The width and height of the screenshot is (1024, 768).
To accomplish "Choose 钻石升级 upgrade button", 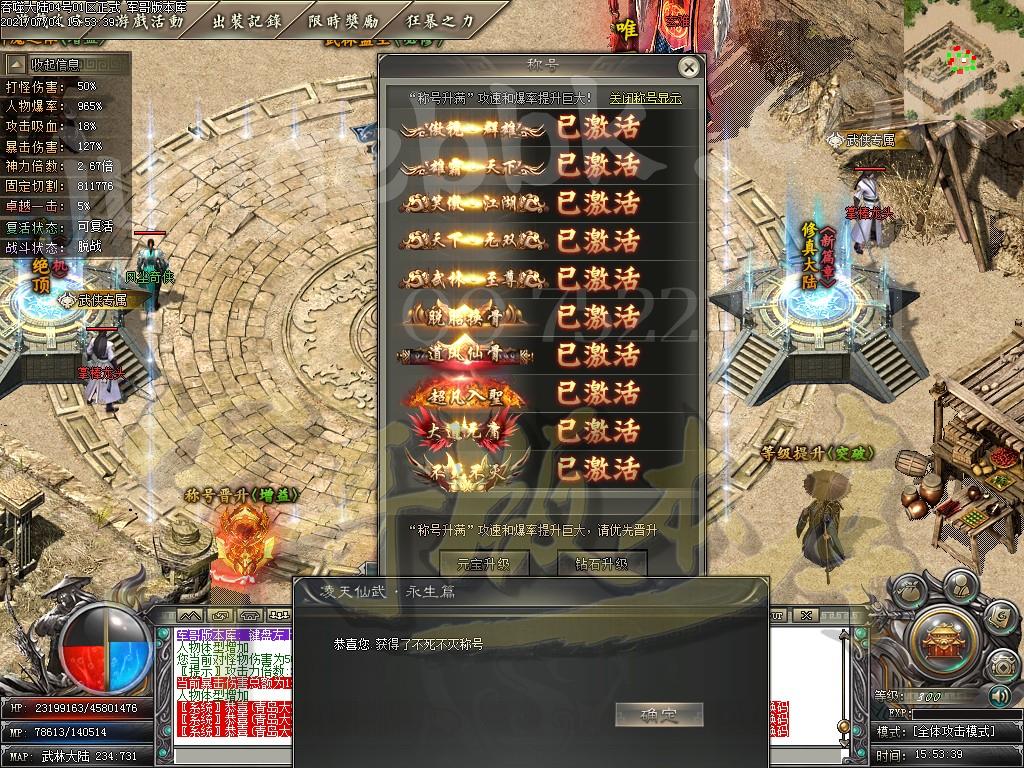I will tap(601, 563).
